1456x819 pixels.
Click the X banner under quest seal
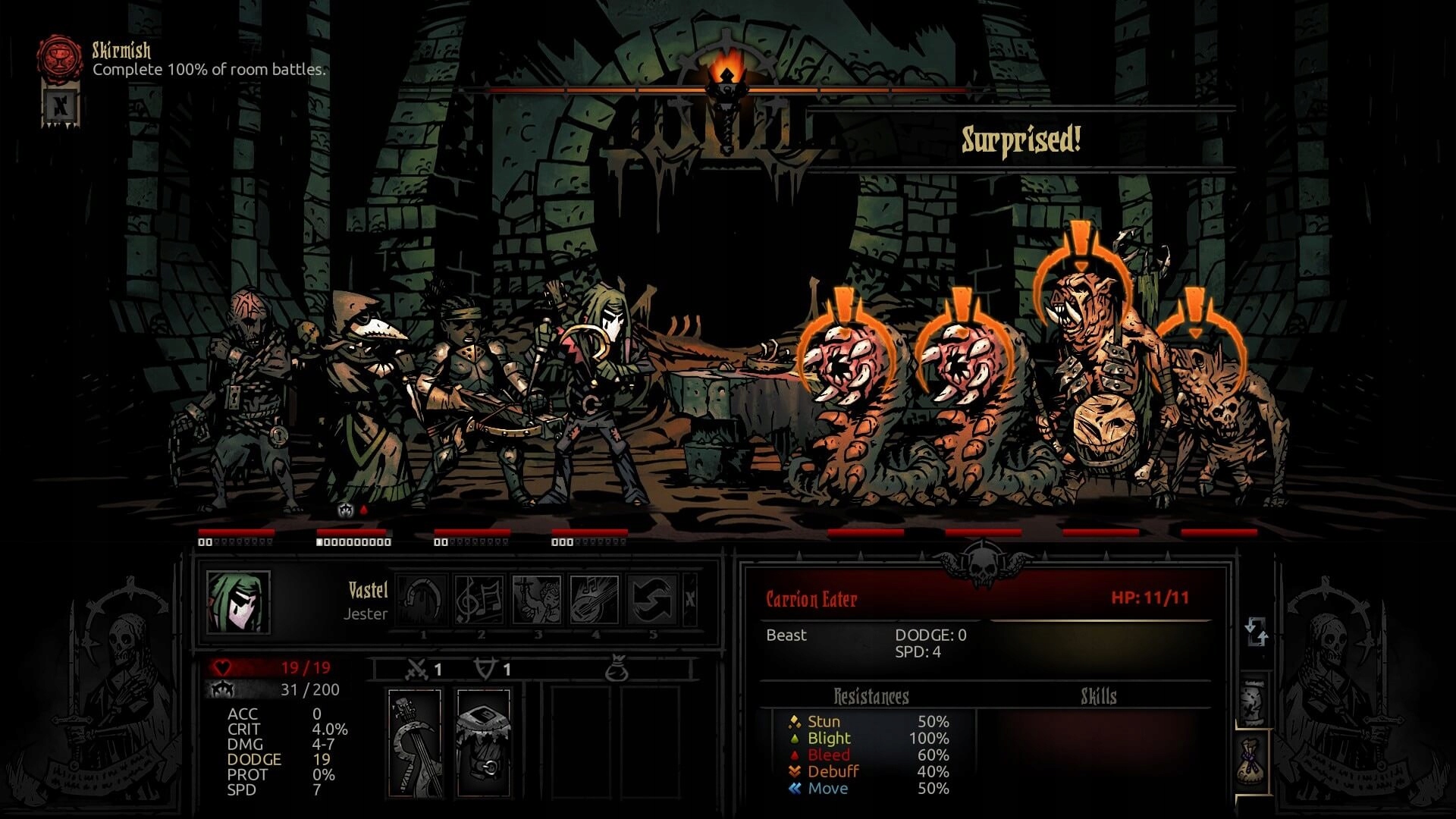coord(61,105)
